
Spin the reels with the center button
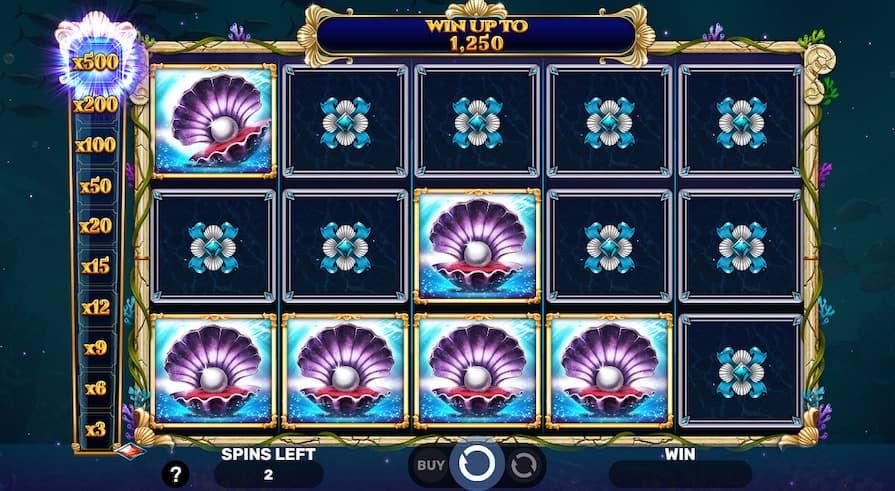point(477,465)
